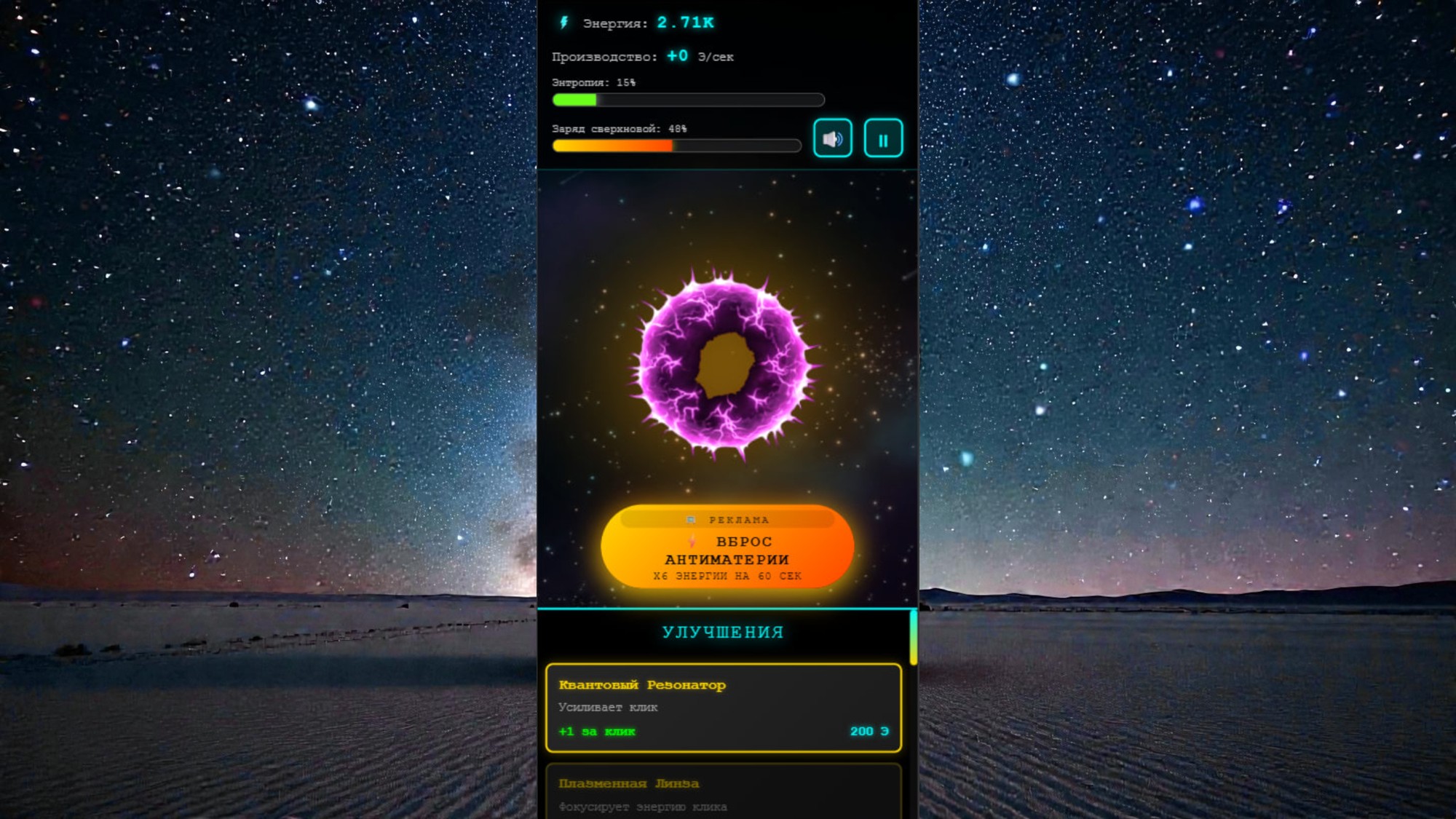Screen dimensions: 1456x819
Task: Click the ad icon beside РЕКЛАМА label
Action: pyautogui.click(x=690, y=519)
